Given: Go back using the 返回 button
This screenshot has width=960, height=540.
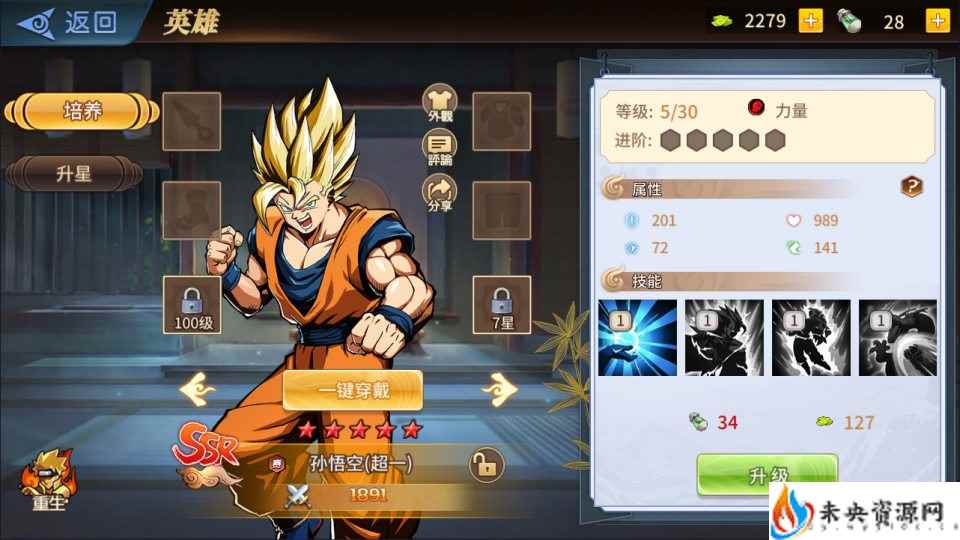Looking at the screenshot, I should coord(68,22).
